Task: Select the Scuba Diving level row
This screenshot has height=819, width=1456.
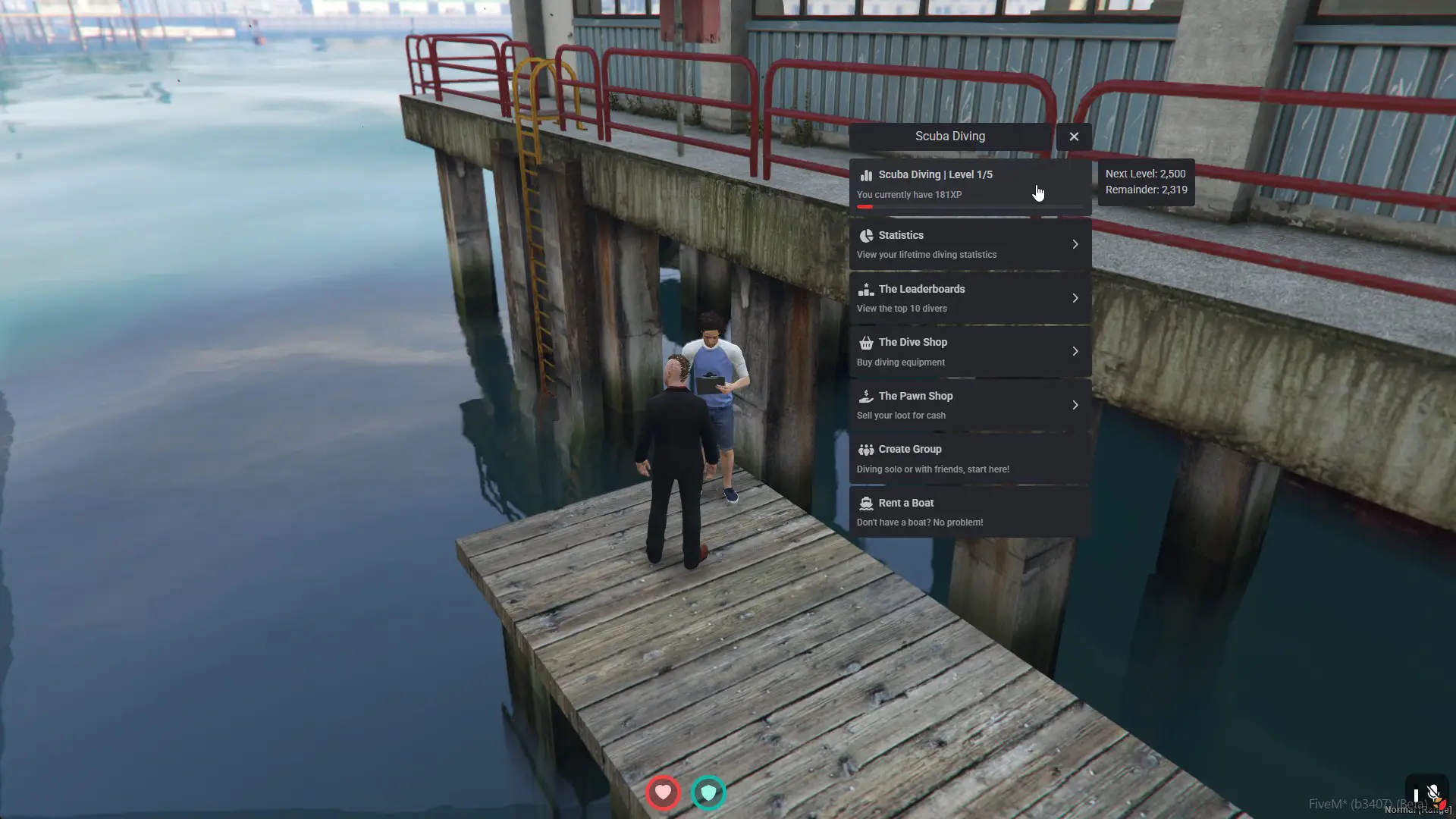Action: coord(969,185)
